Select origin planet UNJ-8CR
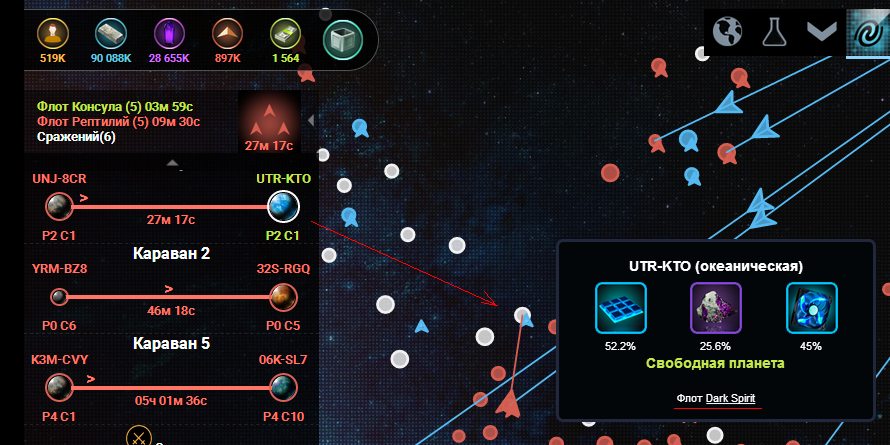This screenshot has height=445, width=890. point(59,207)
